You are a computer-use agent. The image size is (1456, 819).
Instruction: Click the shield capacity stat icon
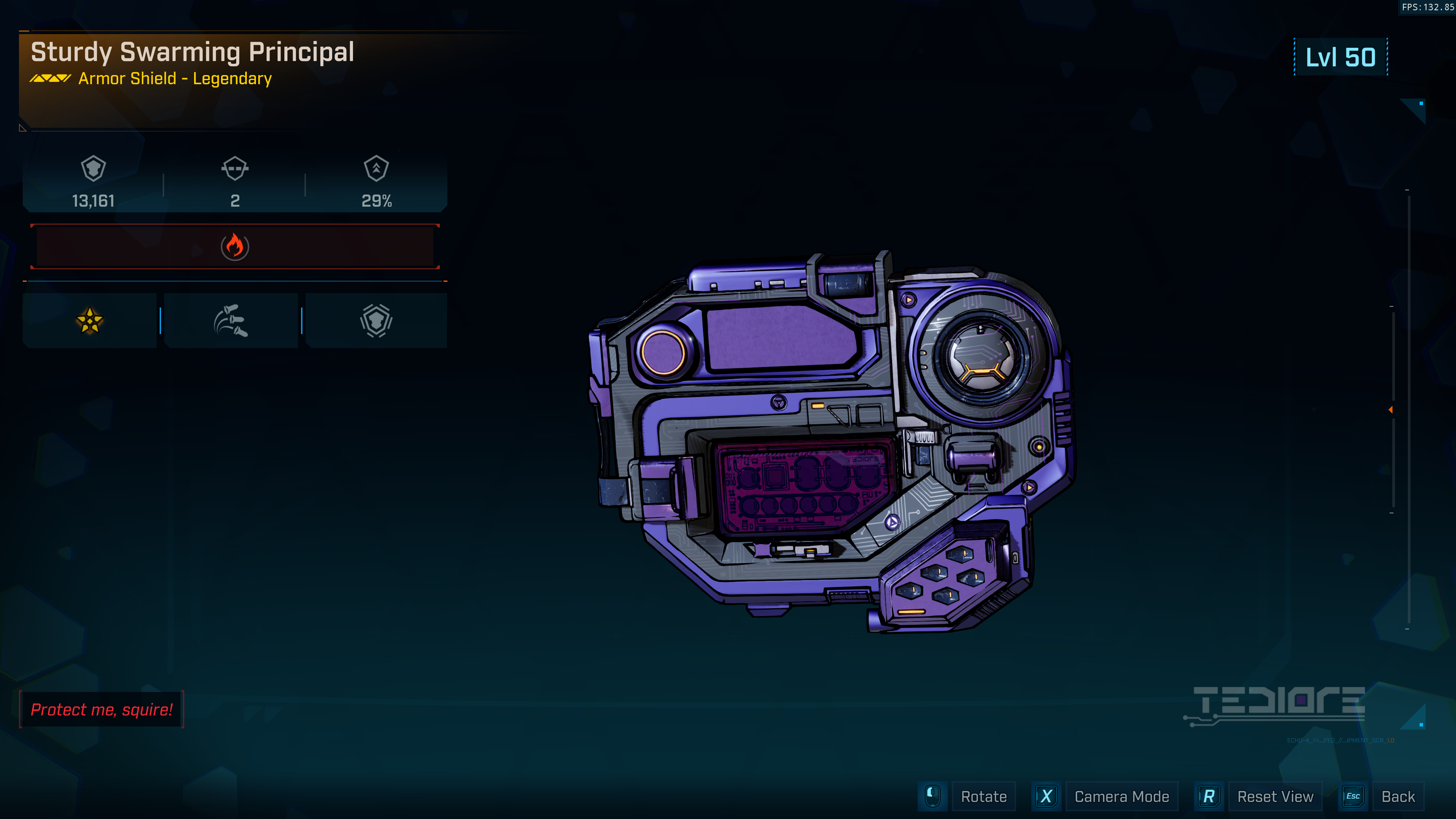tap(93, 168)
